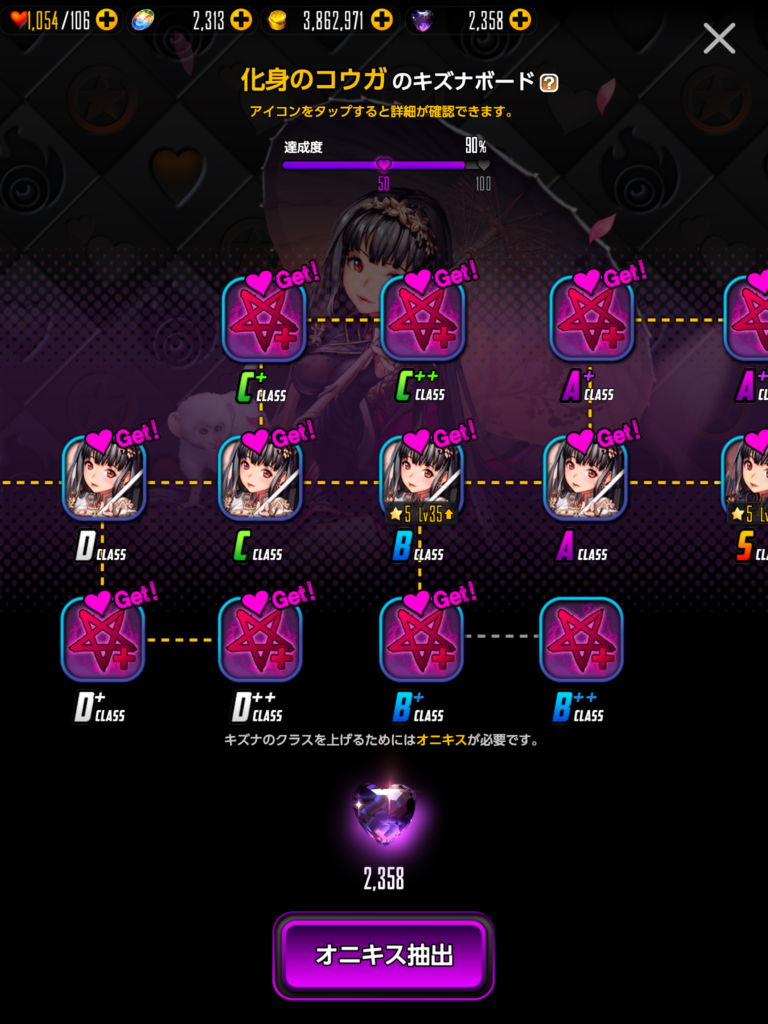The width and height of the screenshot is (768, 1024).
Task: Open the help question mark icon
Action: (x=549, y=83)
